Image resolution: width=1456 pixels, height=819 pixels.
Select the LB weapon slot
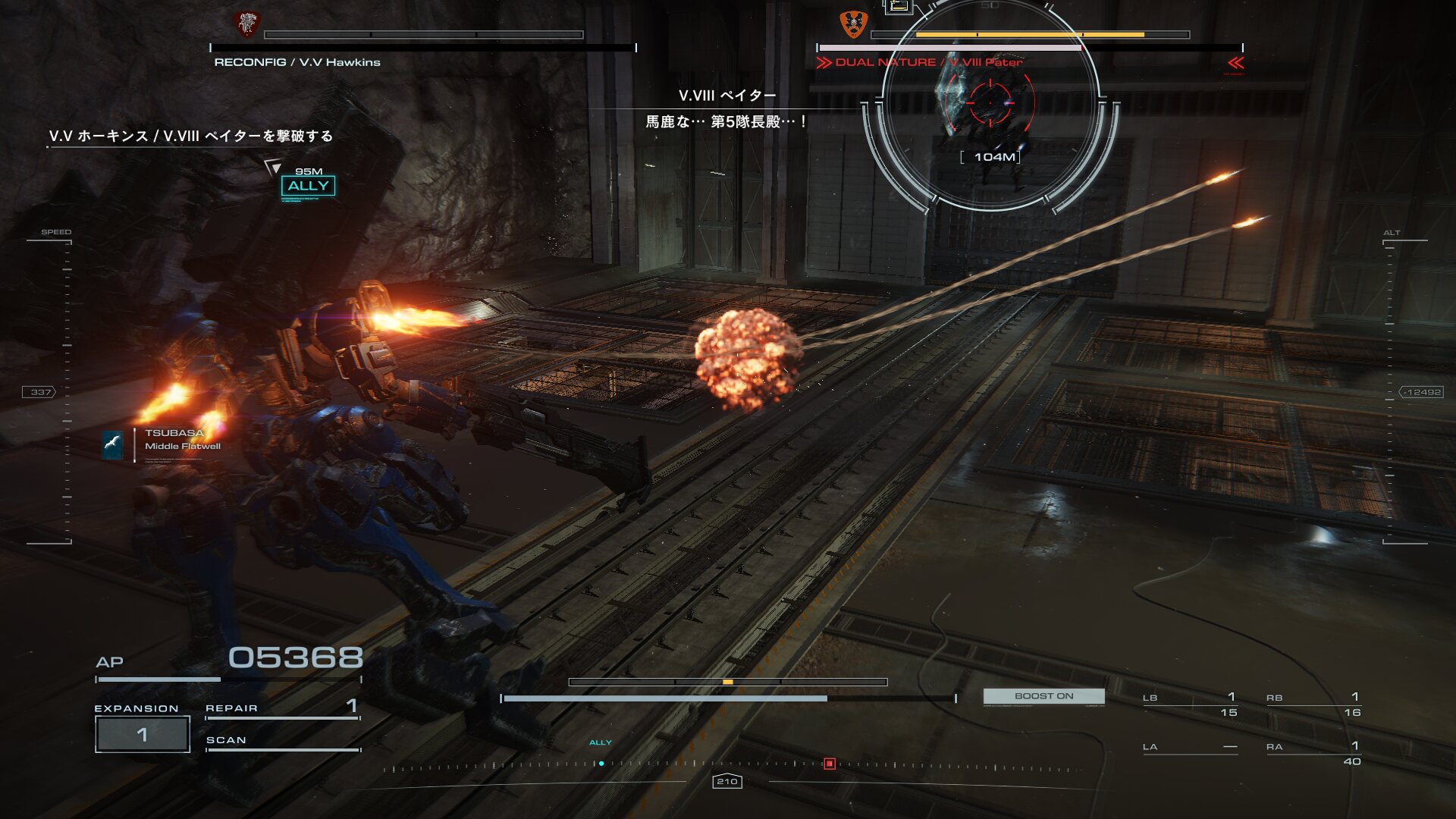(x=1190, y=704)
